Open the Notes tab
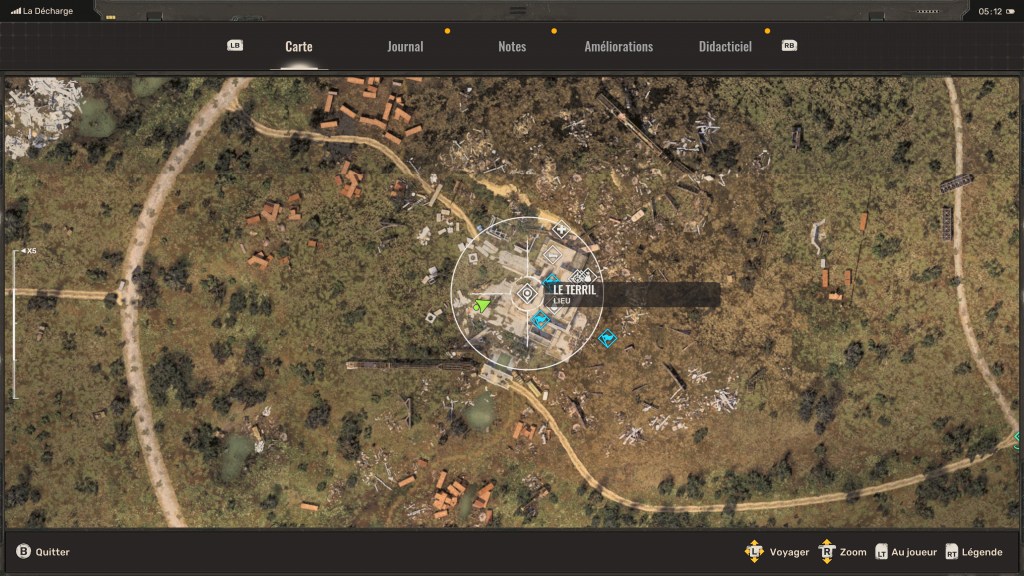Viewport: 1024px width, 576px height. pyautogui.click(x=512, y=47)
